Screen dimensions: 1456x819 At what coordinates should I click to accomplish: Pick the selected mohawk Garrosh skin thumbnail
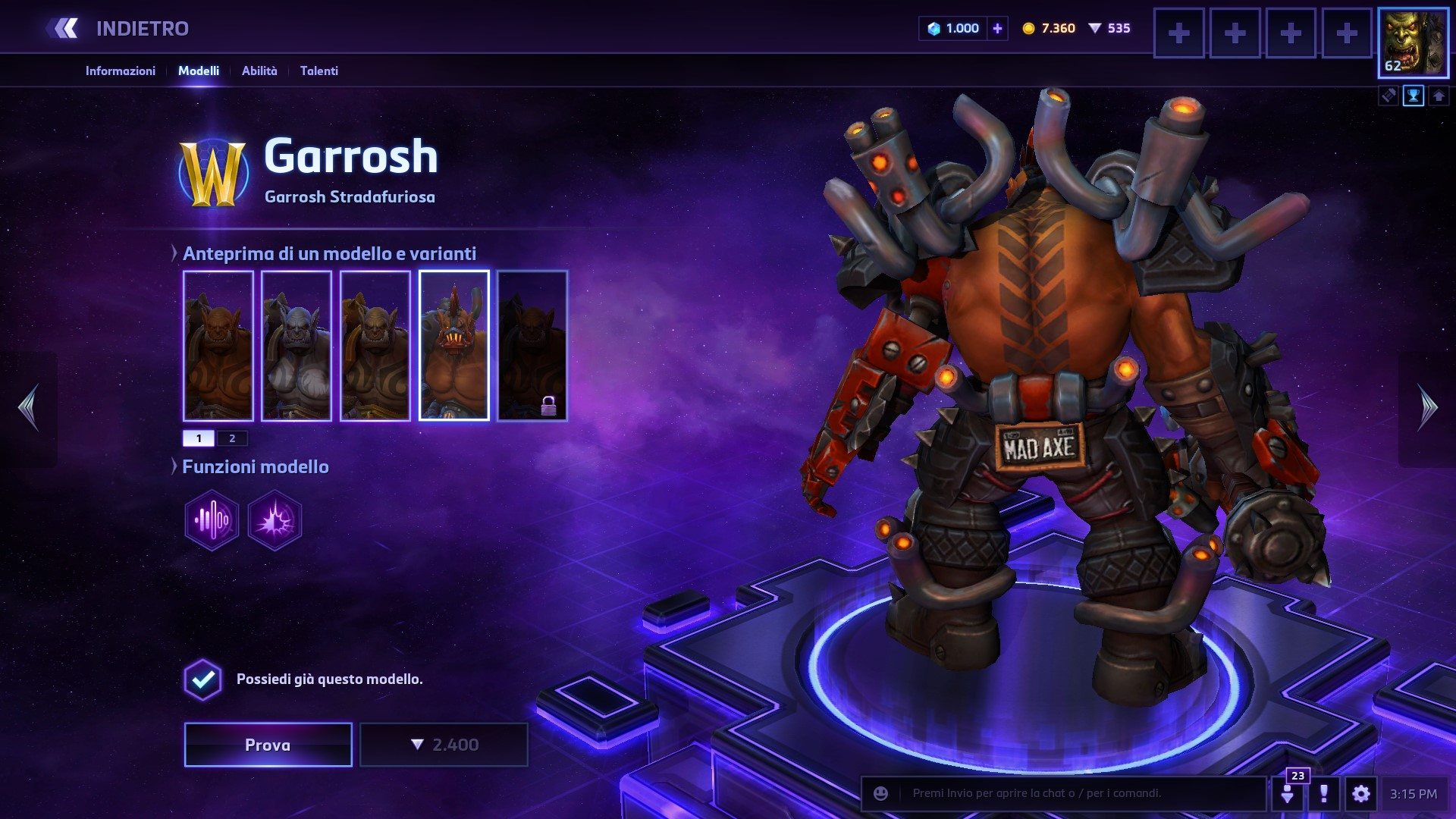(453, 346)
